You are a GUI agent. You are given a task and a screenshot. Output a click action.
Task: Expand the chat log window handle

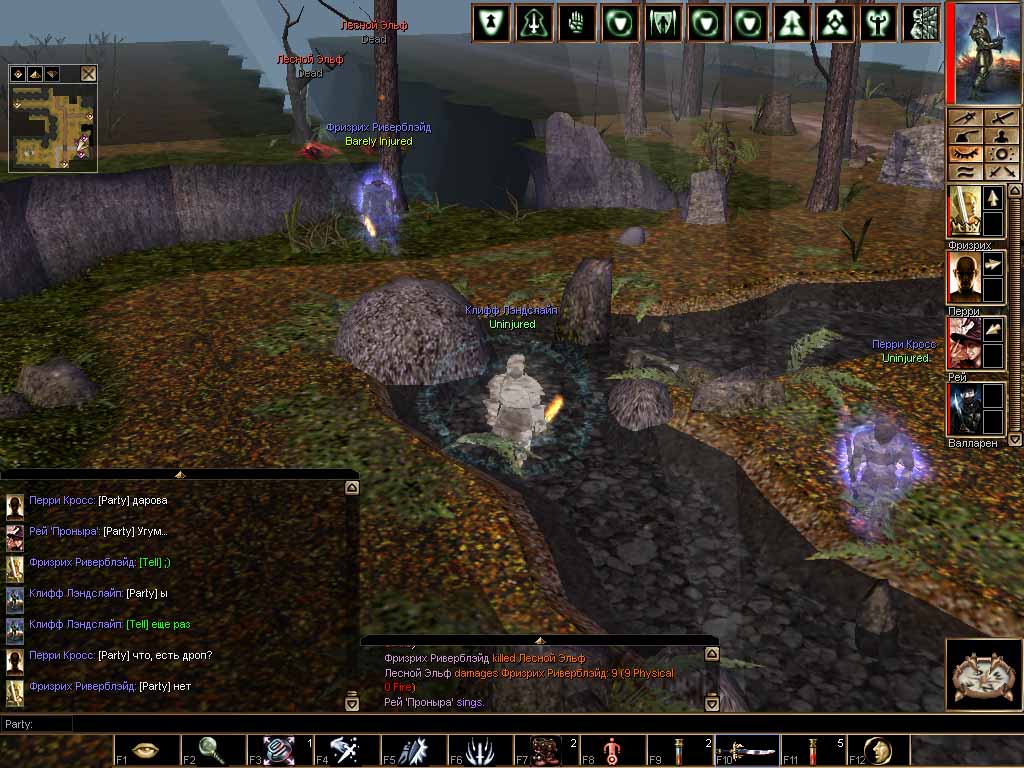(x=179, y=474)
